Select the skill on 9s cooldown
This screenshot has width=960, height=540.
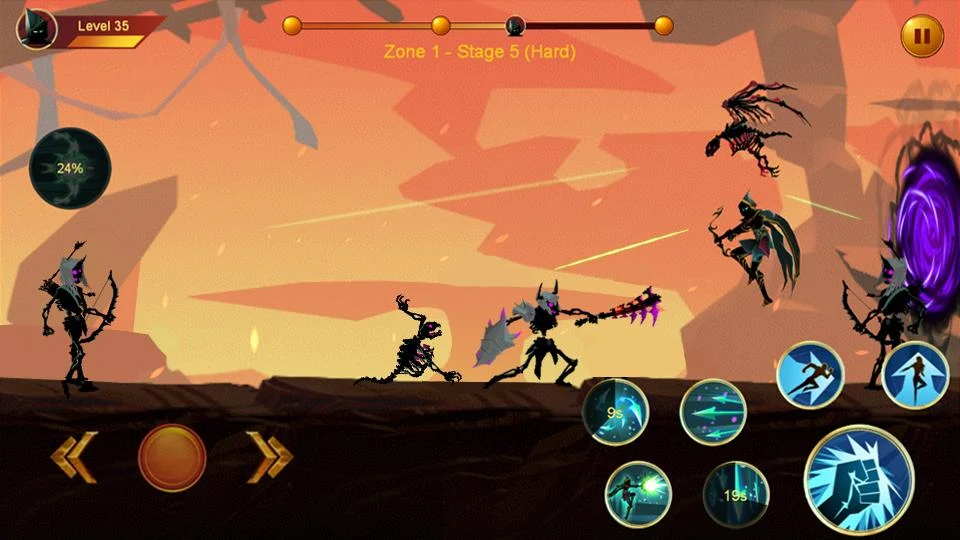pos(616,412)
